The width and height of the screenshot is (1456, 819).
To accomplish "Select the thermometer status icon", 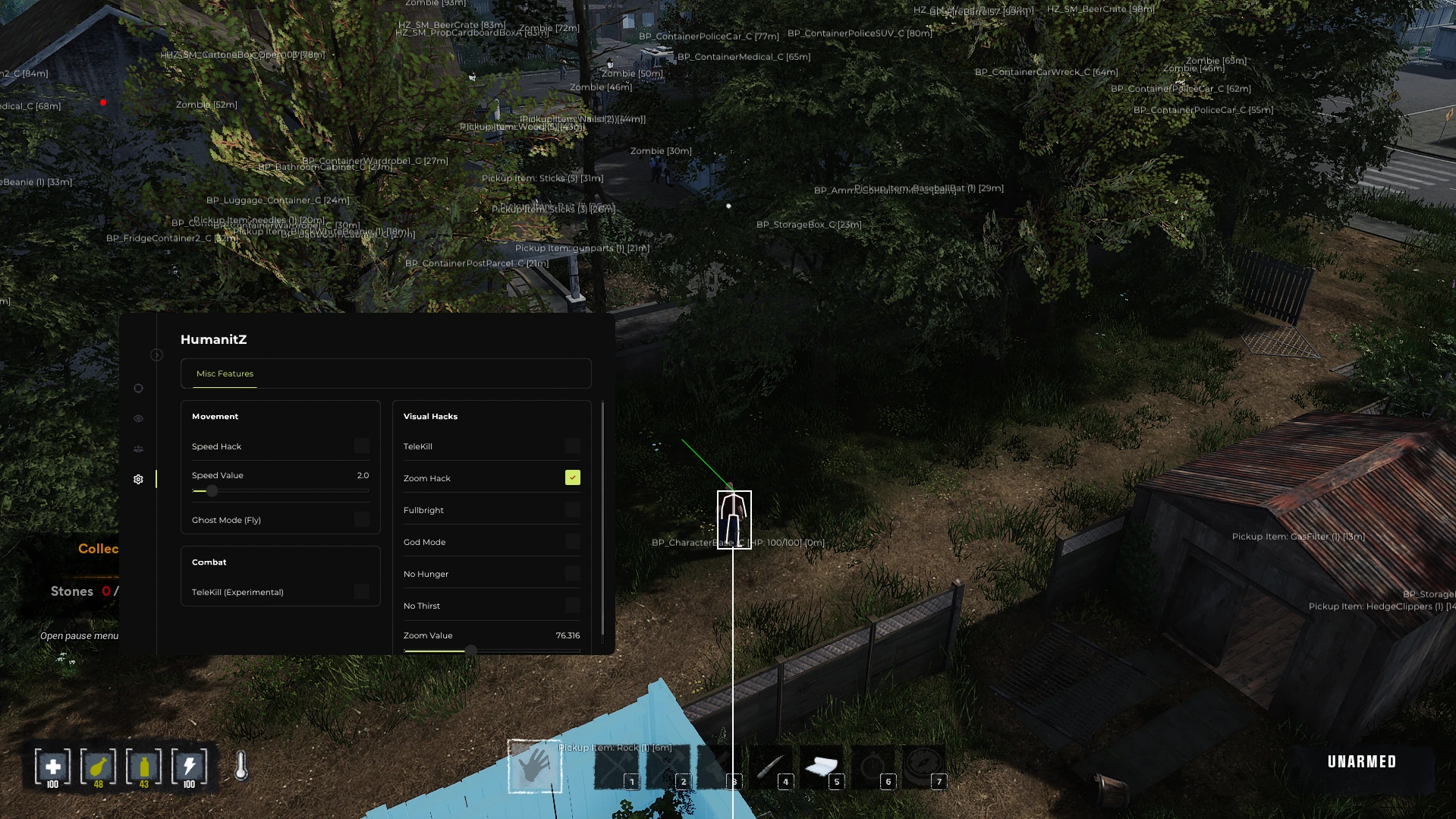I will click(x=241, y=767).
